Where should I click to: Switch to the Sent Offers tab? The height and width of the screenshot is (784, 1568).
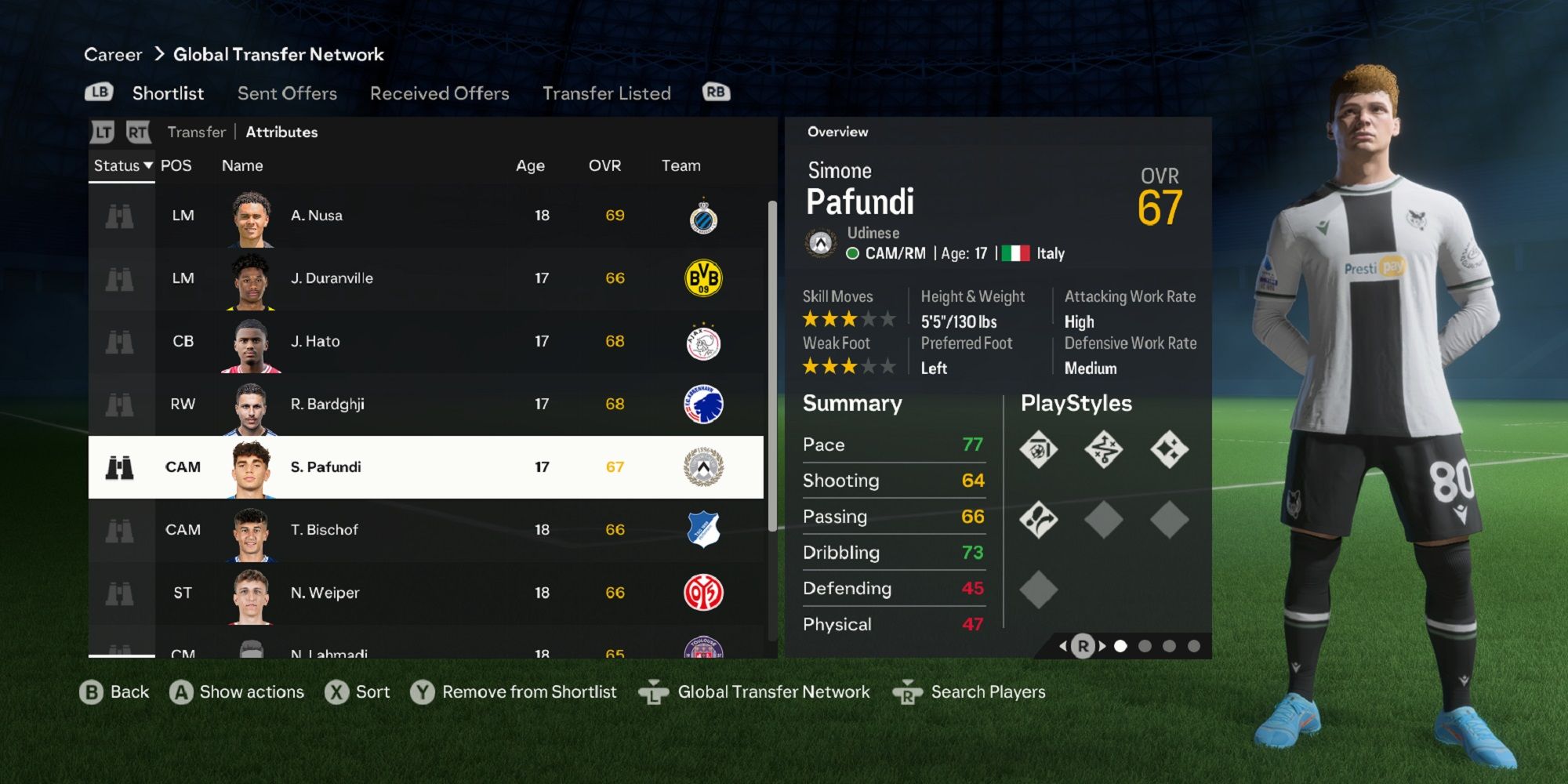click(x=286, y=93)
